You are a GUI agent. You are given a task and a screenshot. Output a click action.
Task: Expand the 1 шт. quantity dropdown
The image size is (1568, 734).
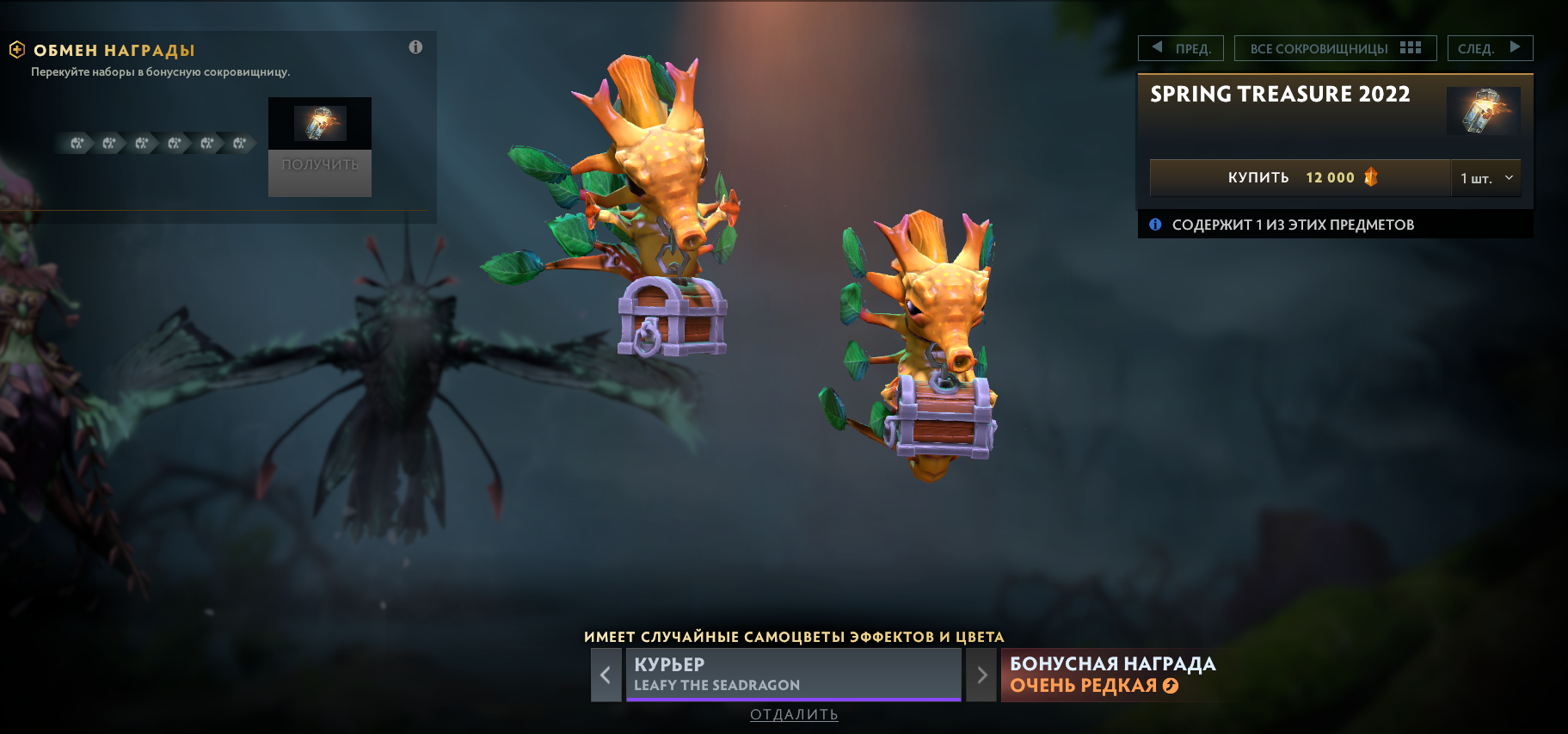pyautogui.click(x=1486, y=177)
